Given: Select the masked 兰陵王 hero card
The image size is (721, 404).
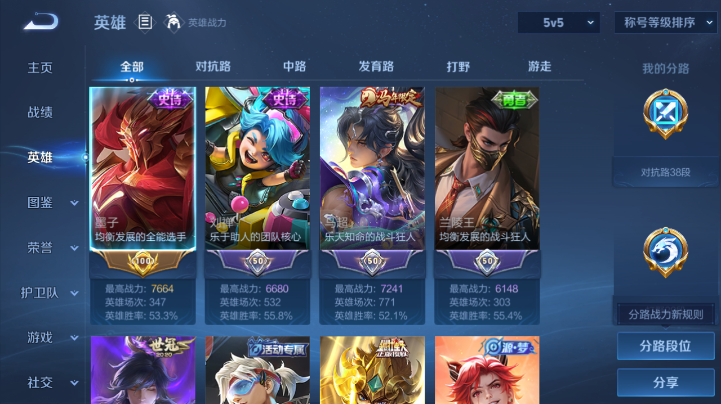Looking at the screenshot, I should point(487,170).
